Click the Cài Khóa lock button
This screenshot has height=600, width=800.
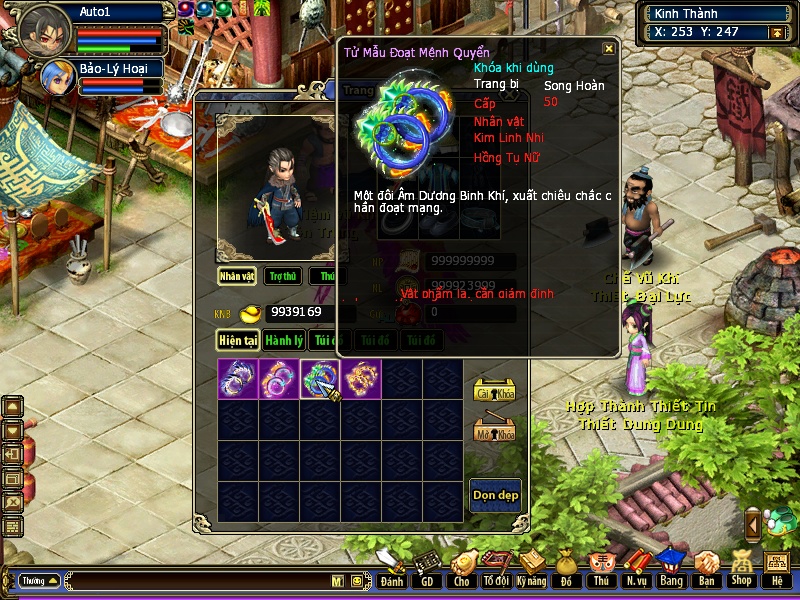click(494, 390)
